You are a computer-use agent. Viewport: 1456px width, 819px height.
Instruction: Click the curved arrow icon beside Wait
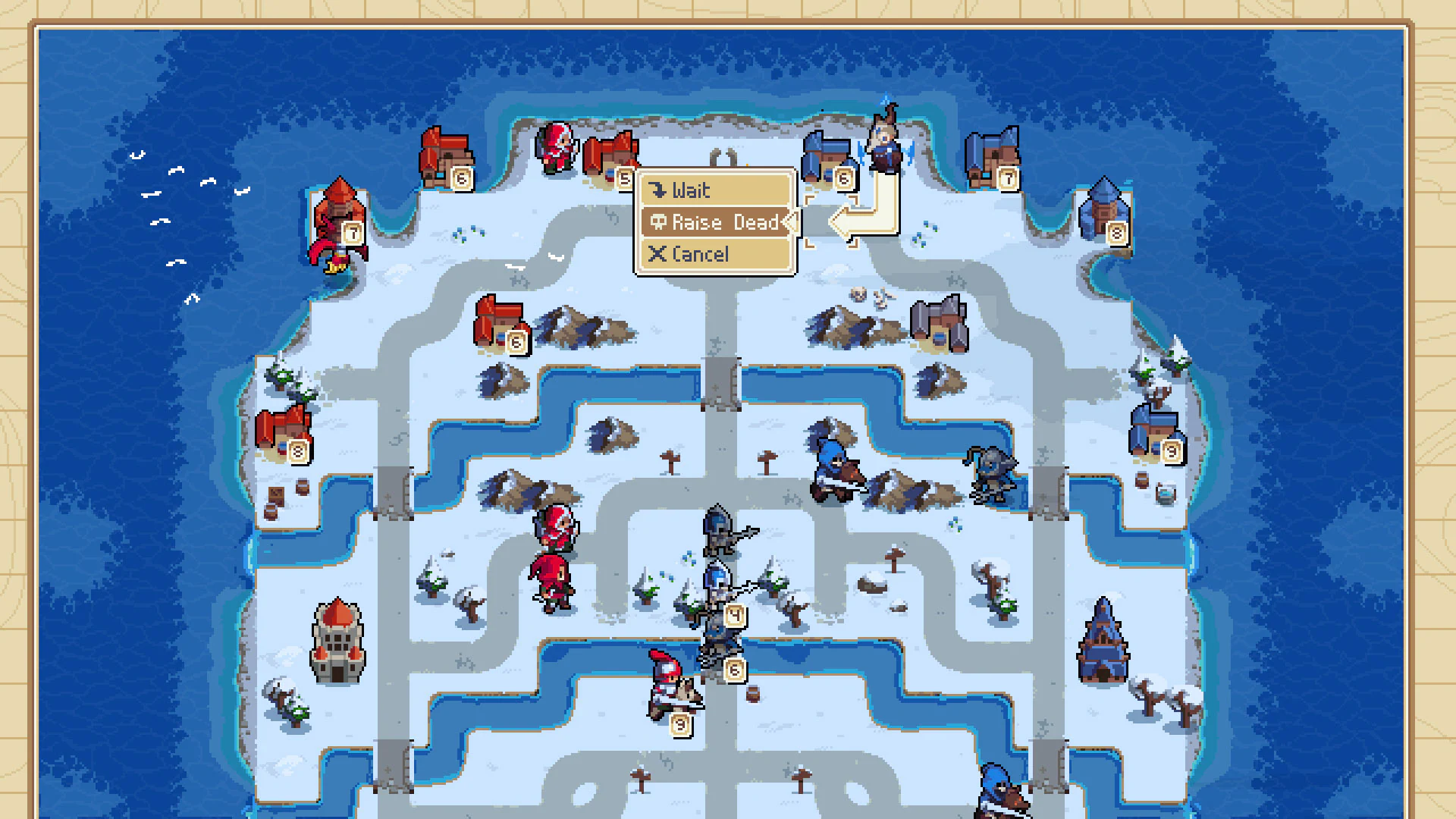659,190
